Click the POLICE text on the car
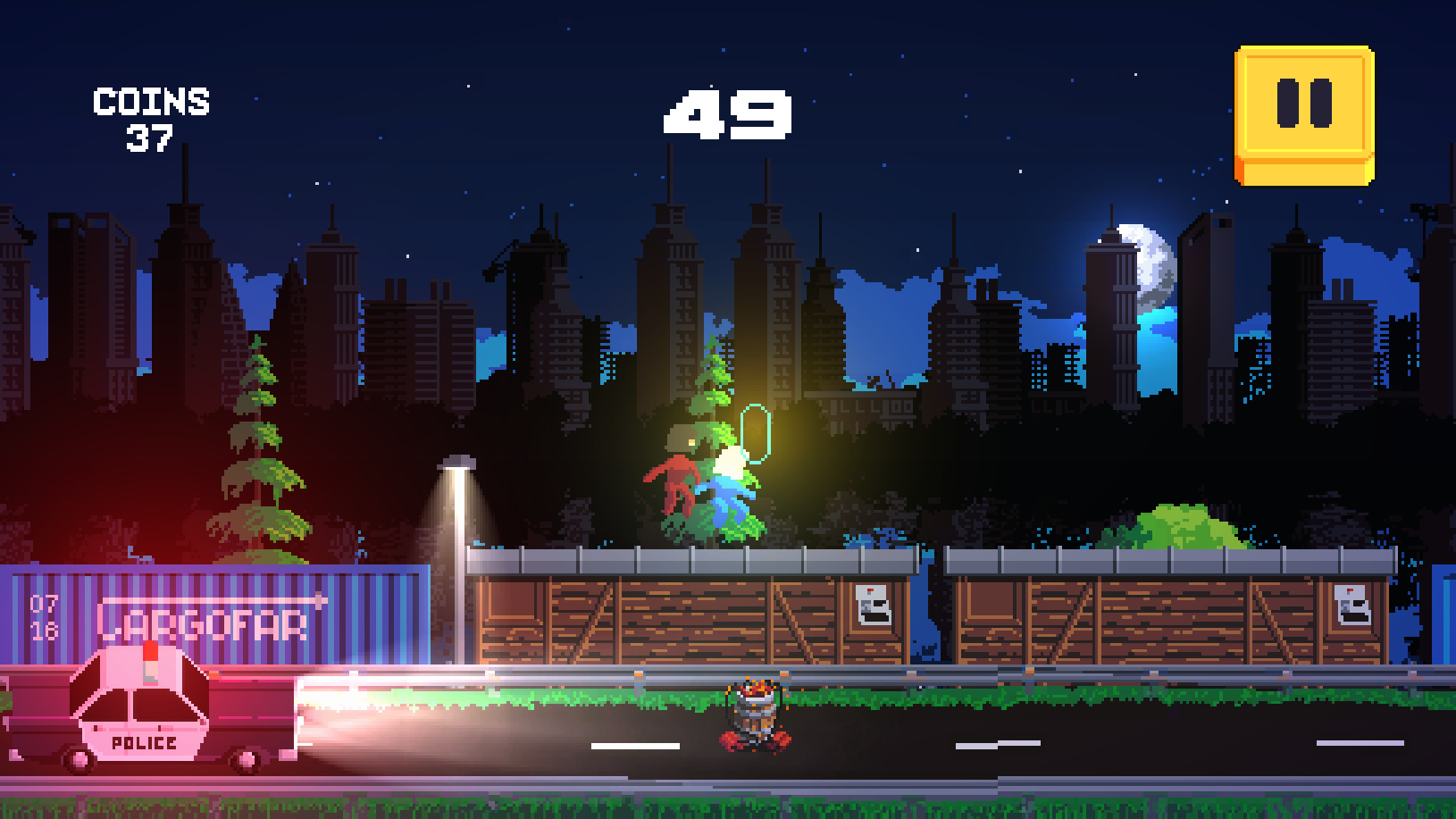1456x819 pixels. [143, 743]
